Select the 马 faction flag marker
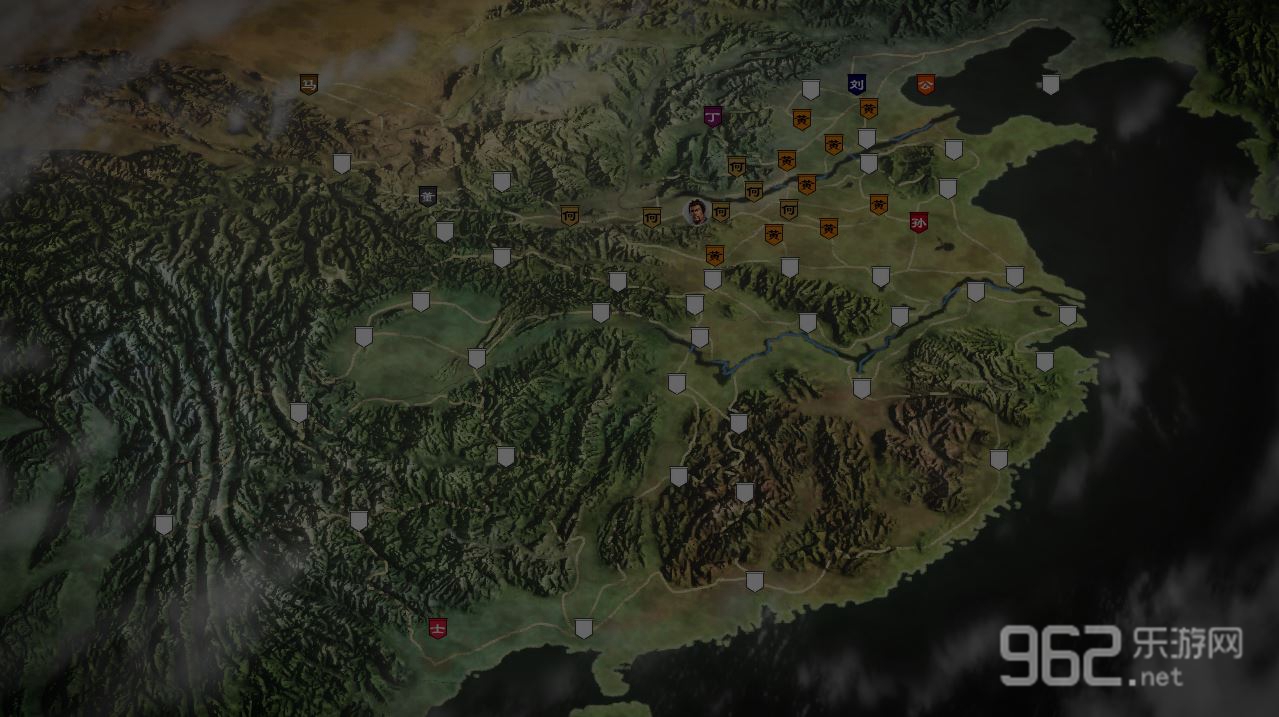1279x717 pixels. pyautogui.click(x=309, y=84)
